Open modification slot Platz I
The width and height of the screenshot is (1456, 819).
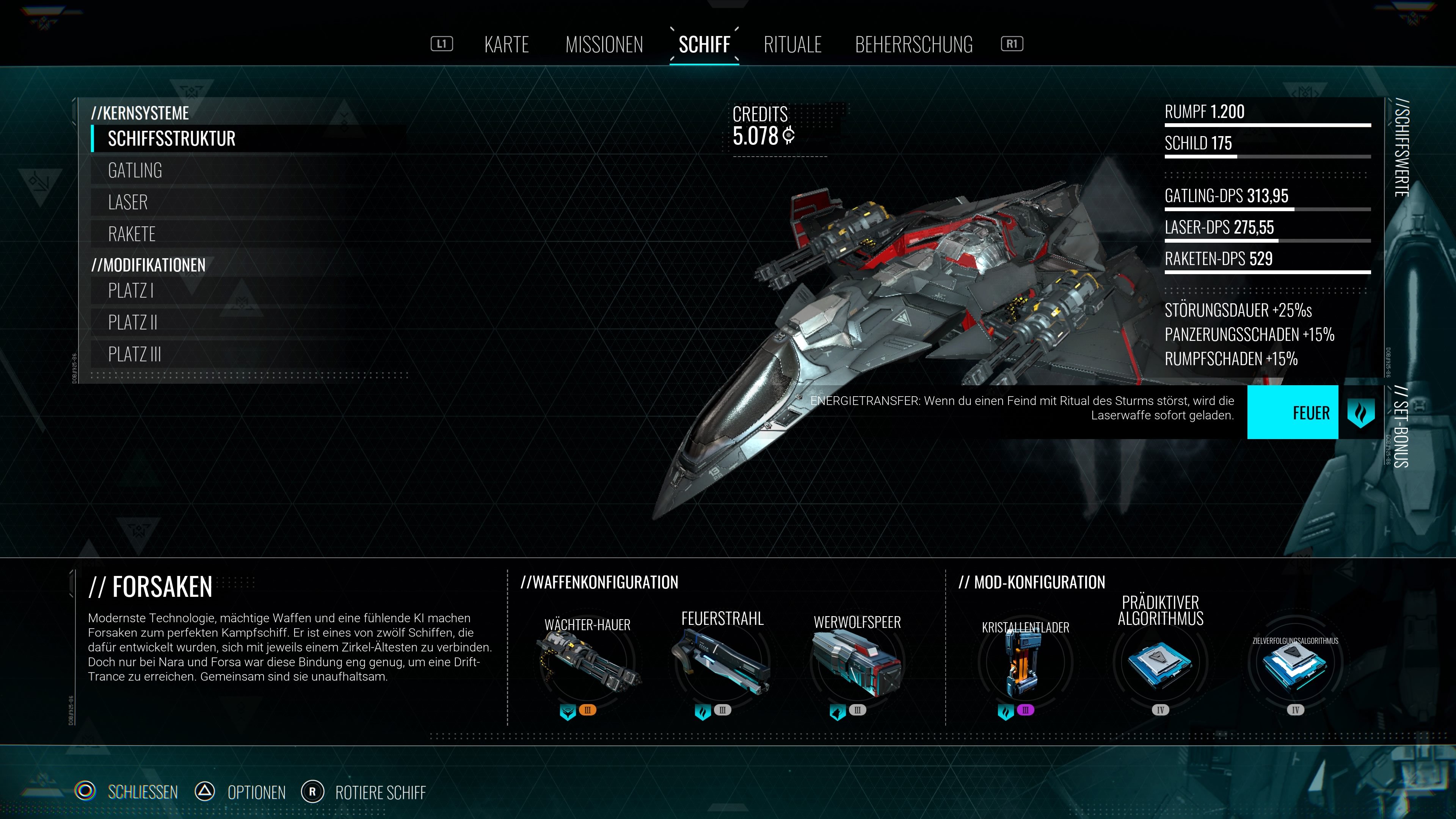point(130,291)
